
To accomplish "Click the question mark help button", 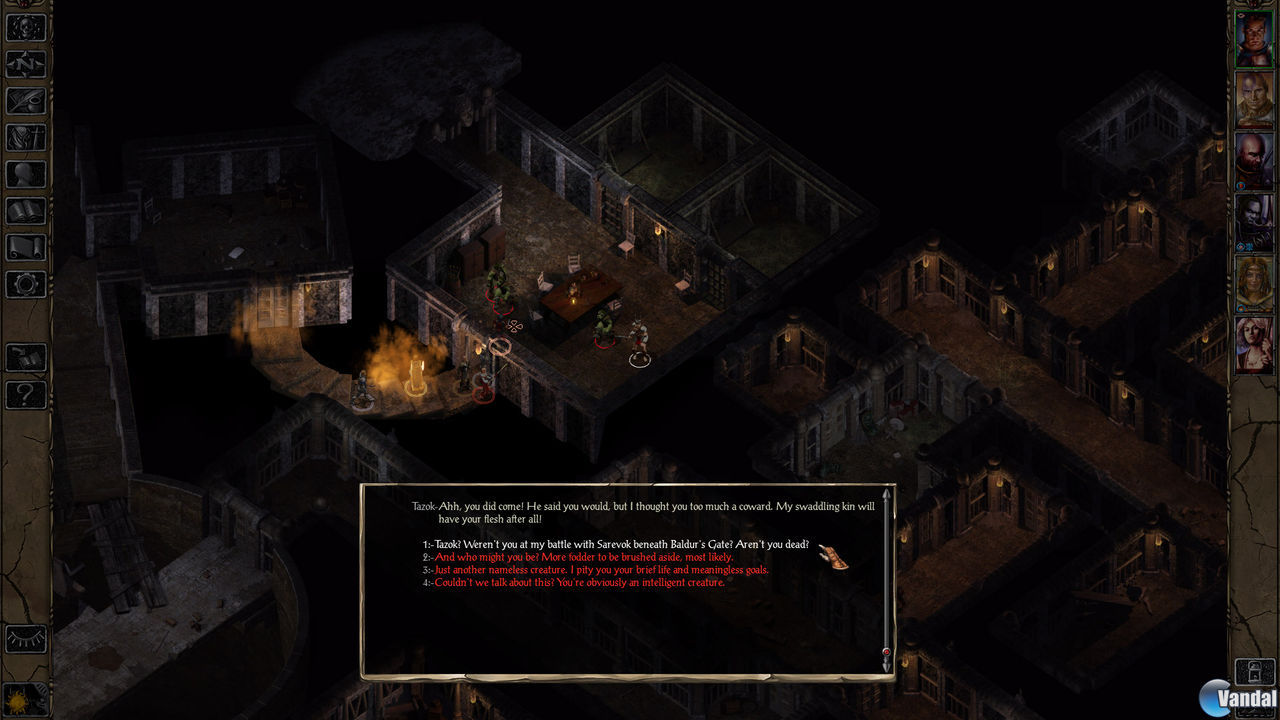I will point(26,394).
